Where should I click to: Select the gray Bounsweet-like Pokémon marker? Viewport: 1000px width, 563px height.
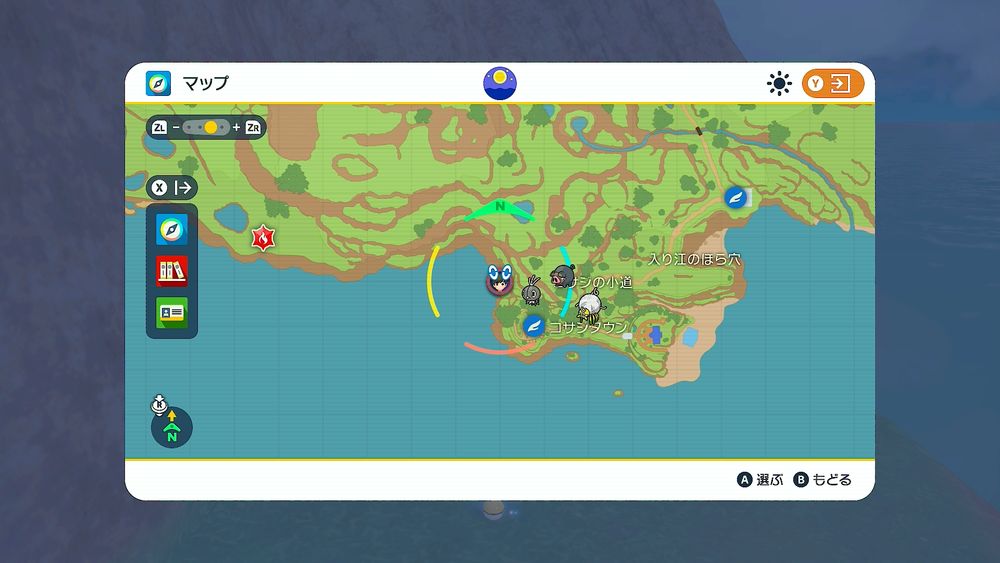(532, 292)
